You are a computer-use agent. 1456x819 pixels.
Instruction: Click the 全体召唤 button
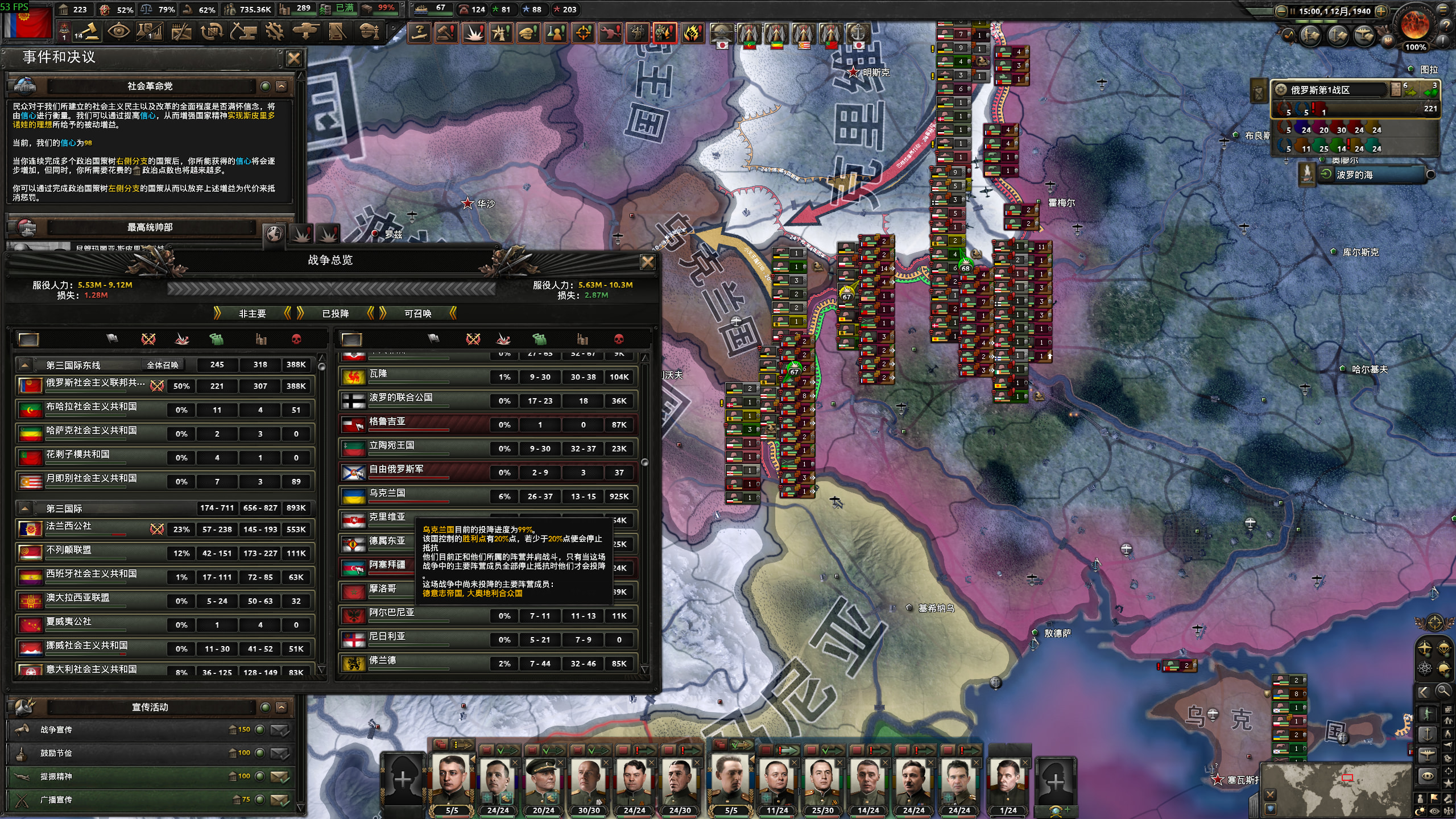[163, 365]
